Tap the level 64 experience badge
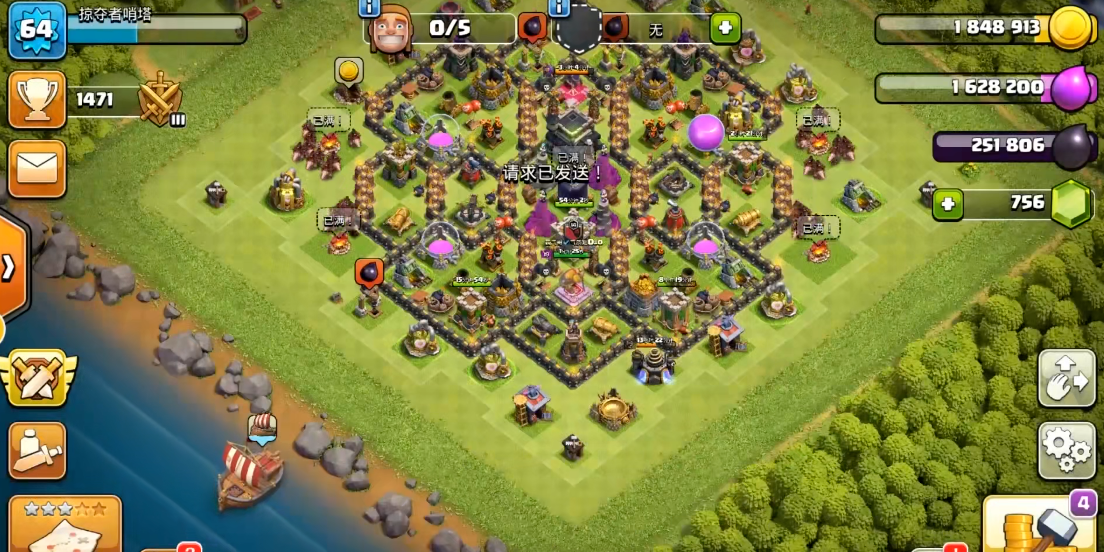 coord(36,29)
